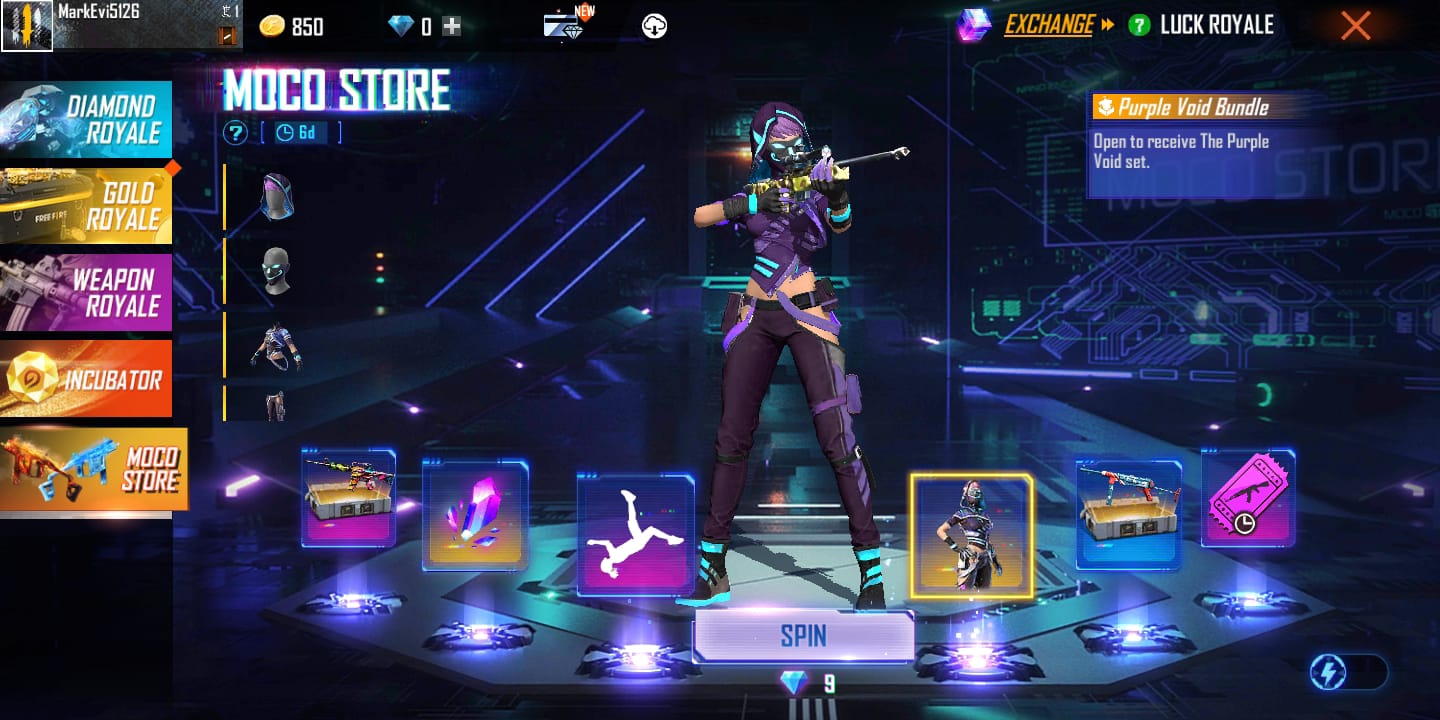Switch to the Diamond Royale tab

point(86,120)
